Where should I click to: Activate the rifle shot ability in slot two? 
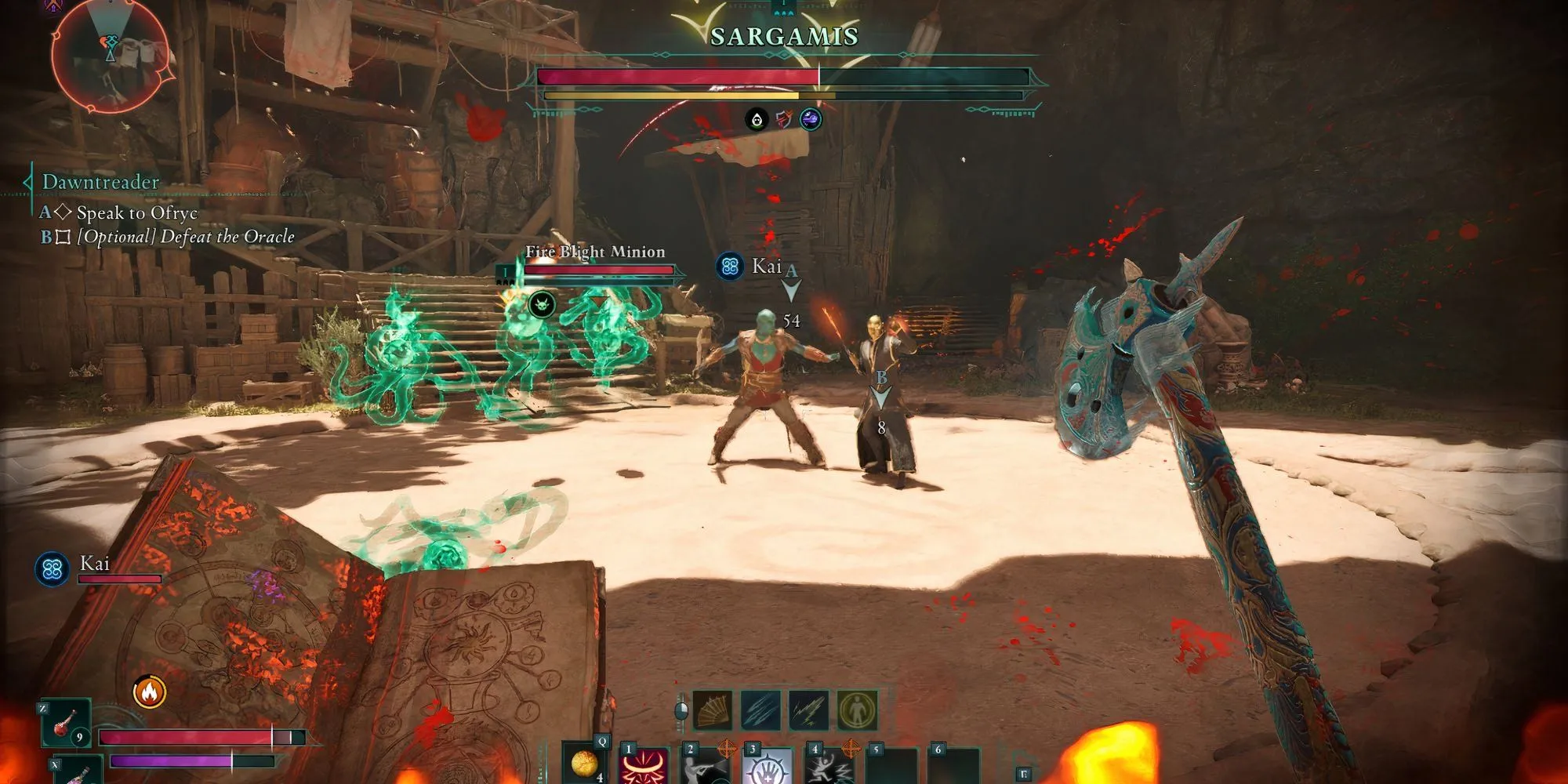706,765
